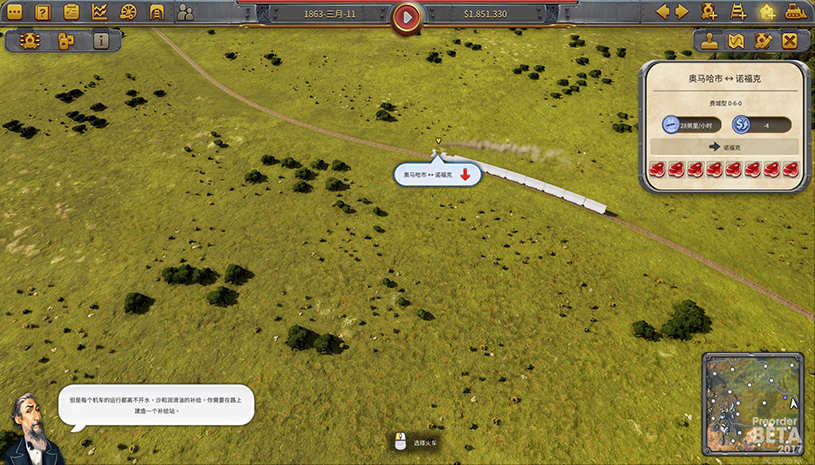Select the build track ladder icon
The image size is (815, 465).
pos(739,12)
